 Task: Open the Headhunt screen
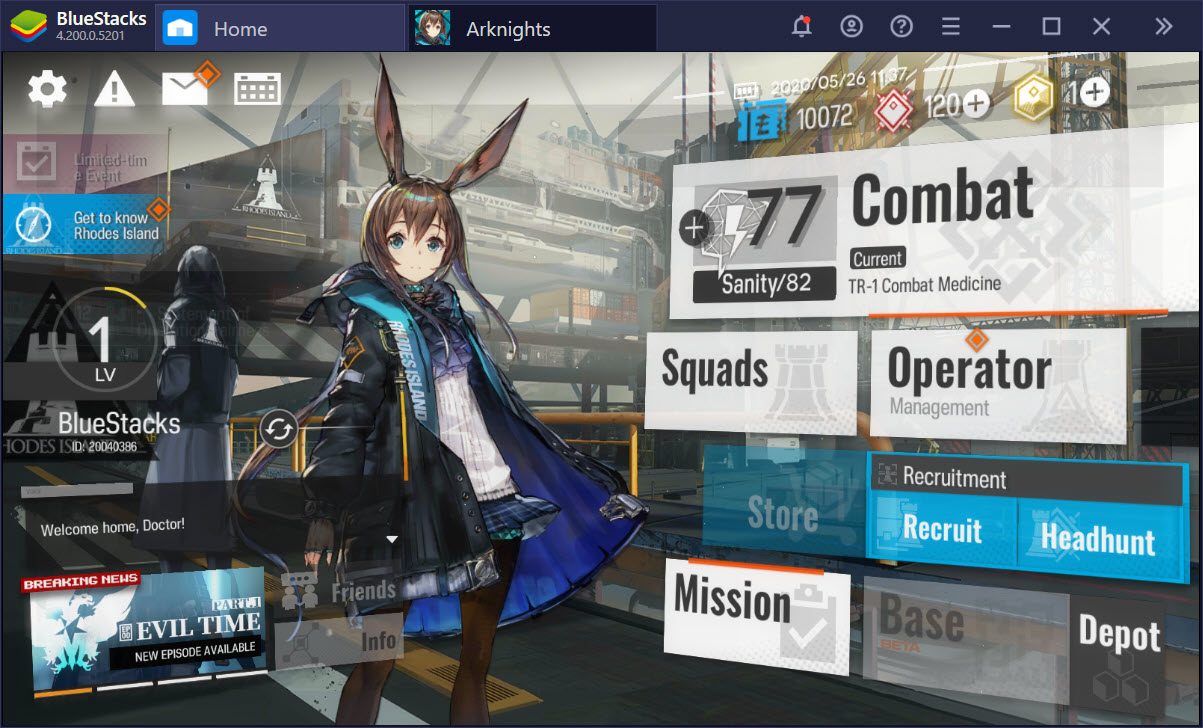point(1098,539)
